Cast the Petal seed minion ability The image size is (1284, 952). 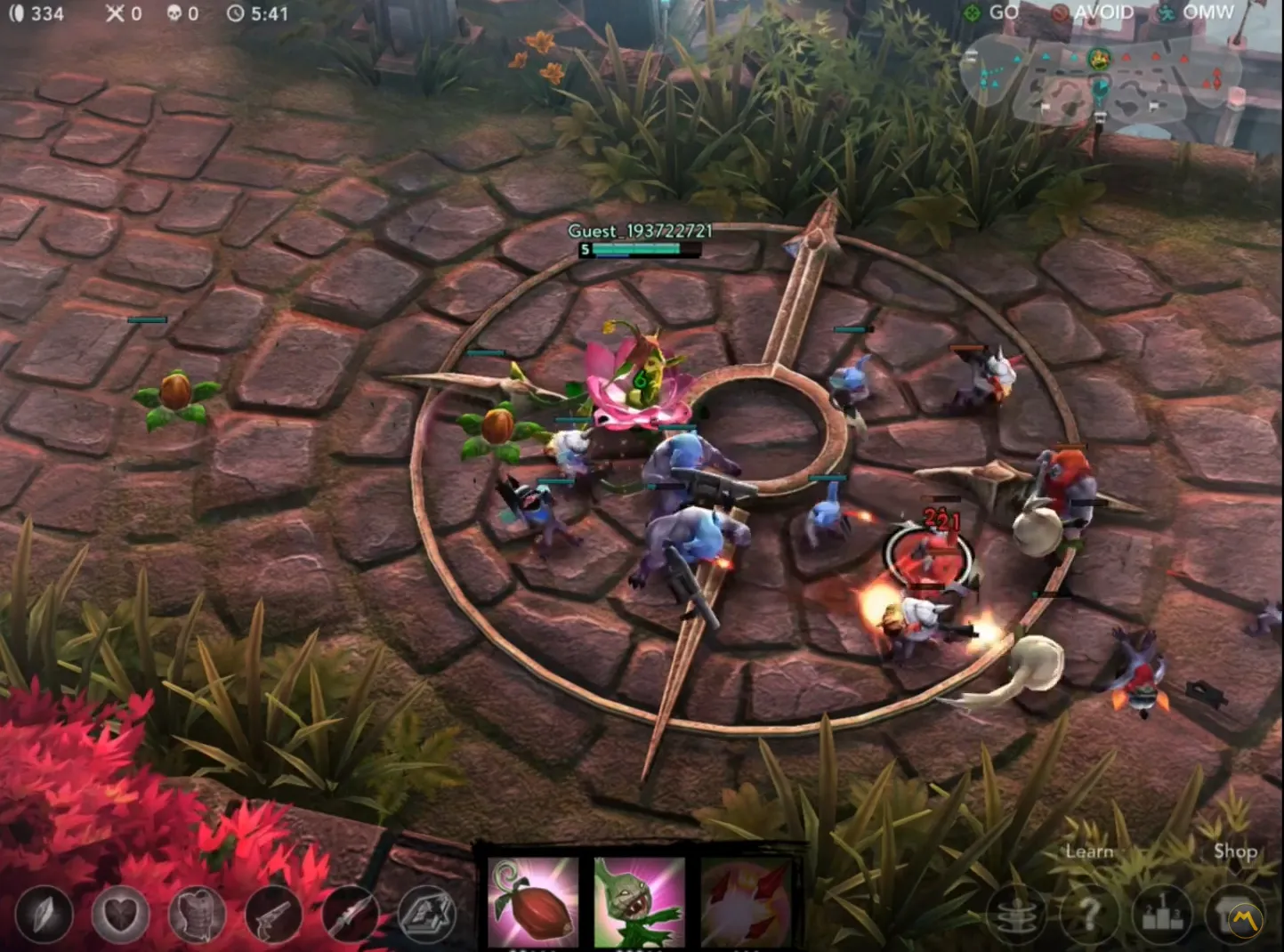tap(640, 901)
